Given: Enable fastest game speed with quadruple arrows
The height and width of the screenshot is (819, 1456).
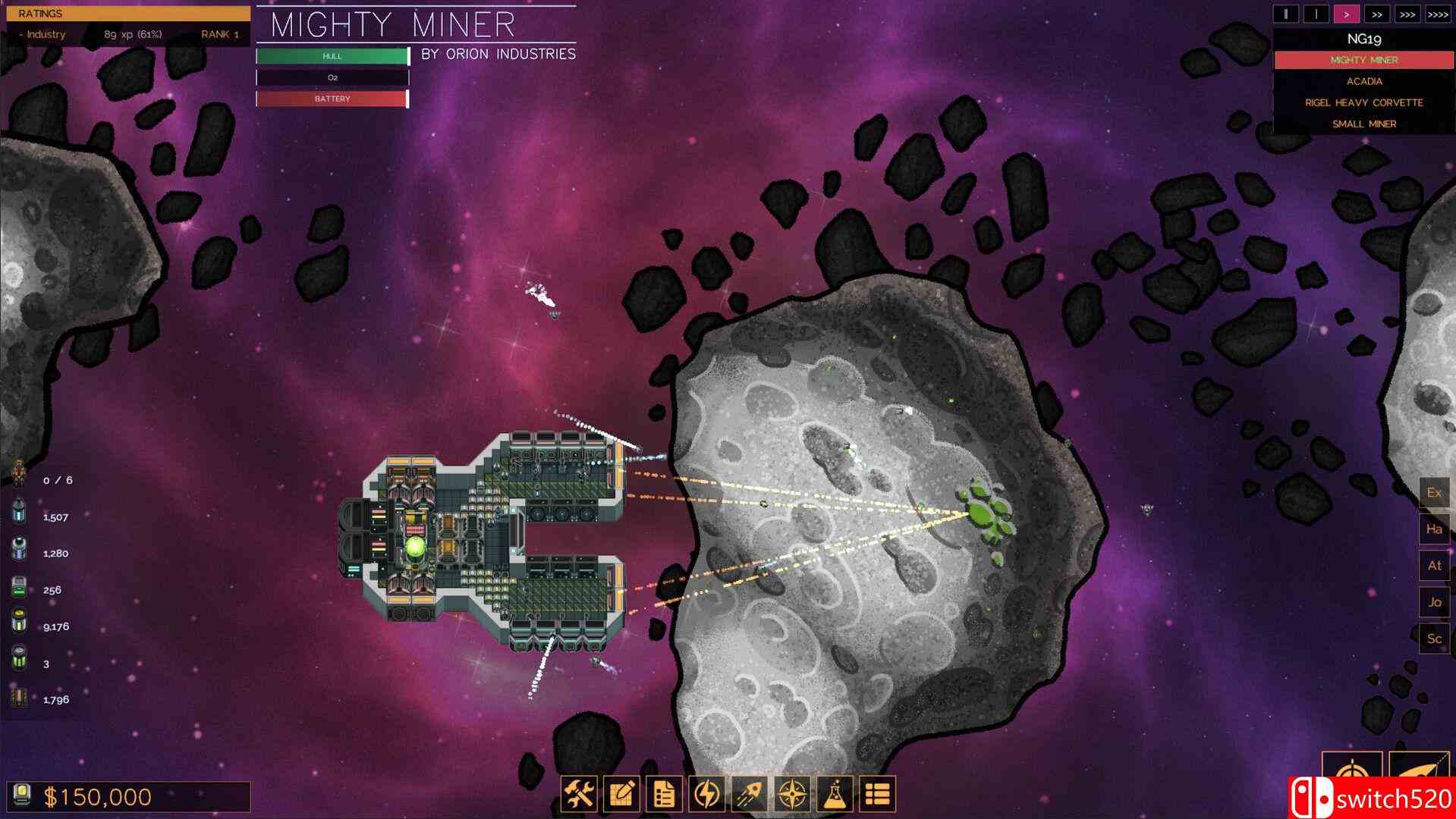Looking at the screenshot, I should 1438,13.
